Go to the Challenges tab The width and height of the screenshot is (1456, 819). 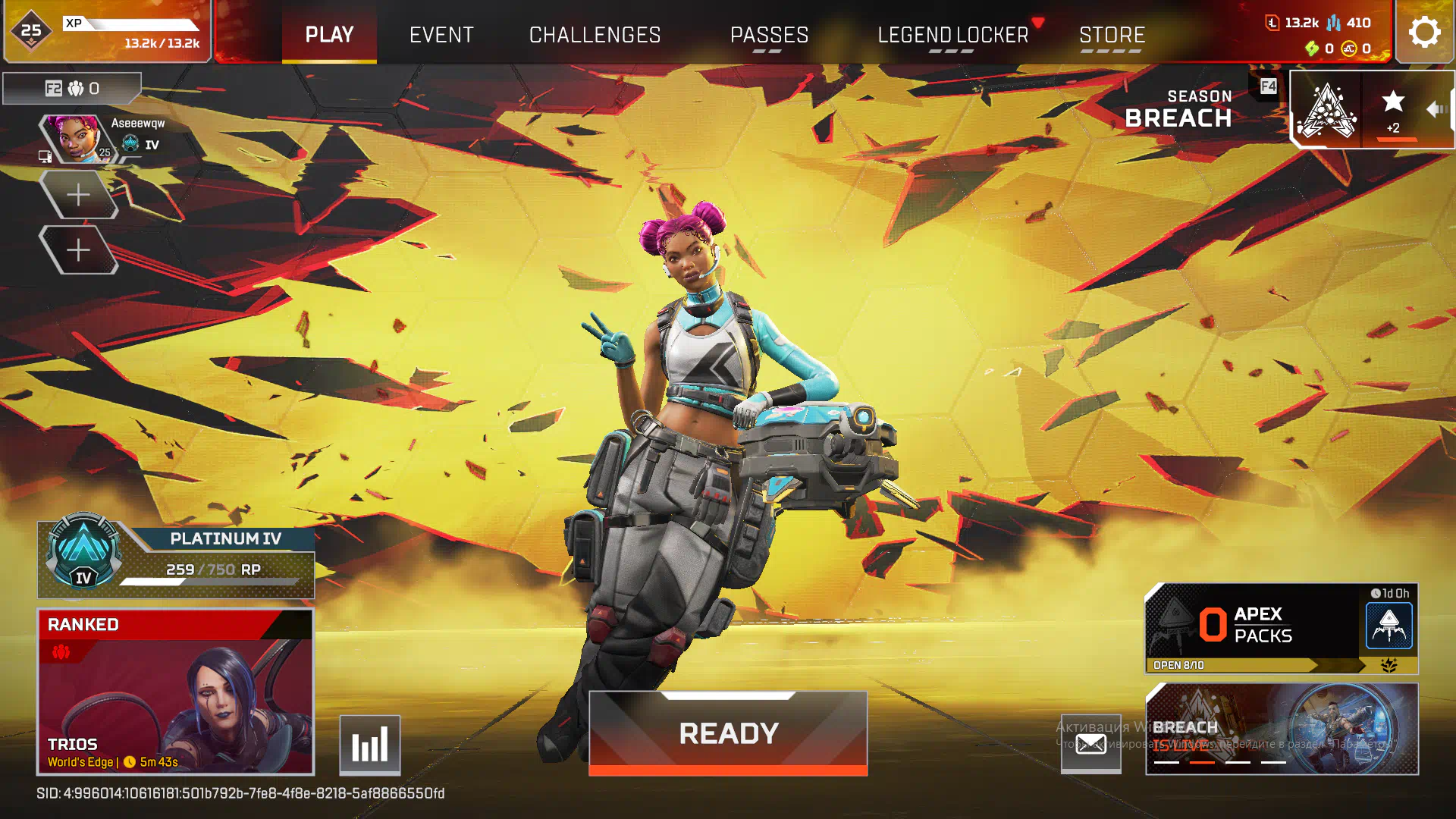point(595,35)
